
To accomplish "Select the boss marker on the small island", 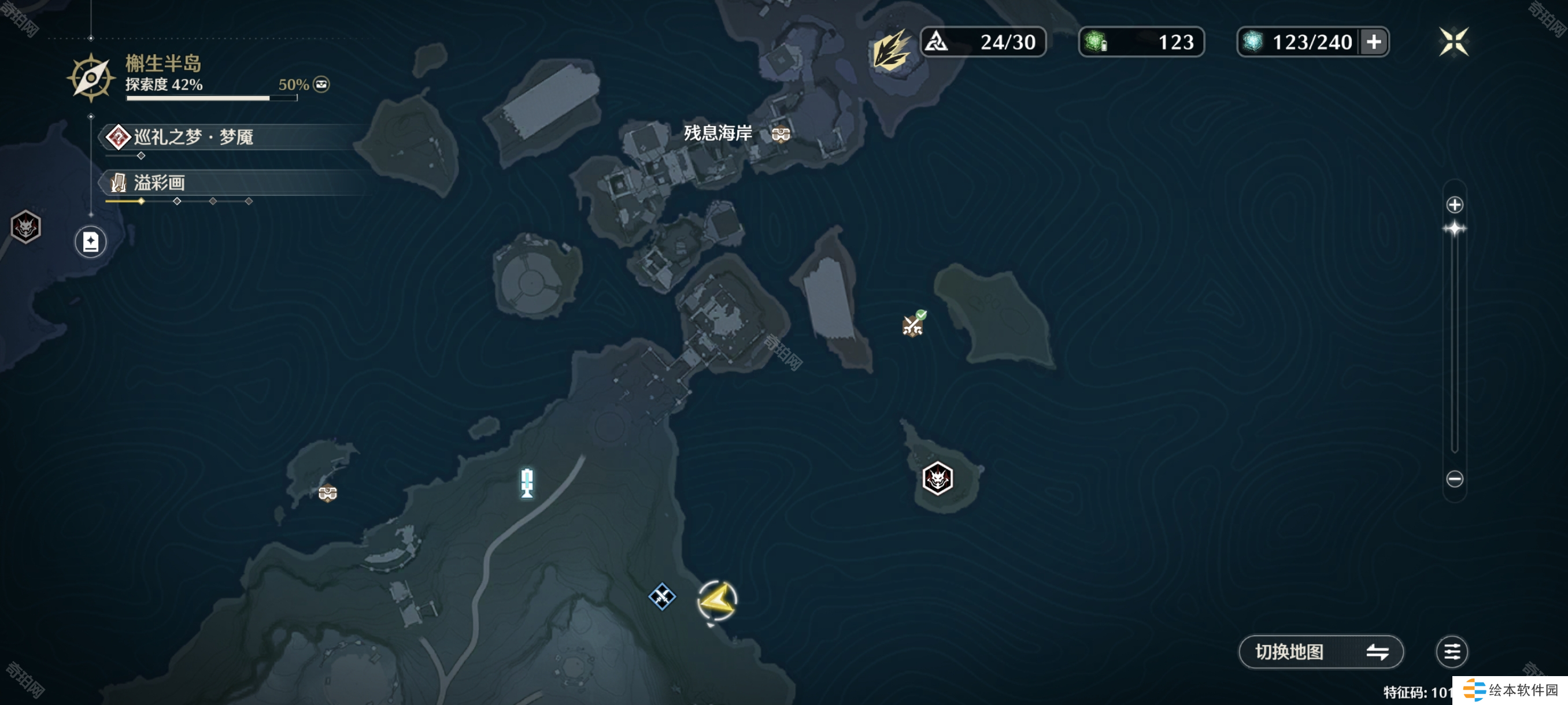I will pos(937,478).
